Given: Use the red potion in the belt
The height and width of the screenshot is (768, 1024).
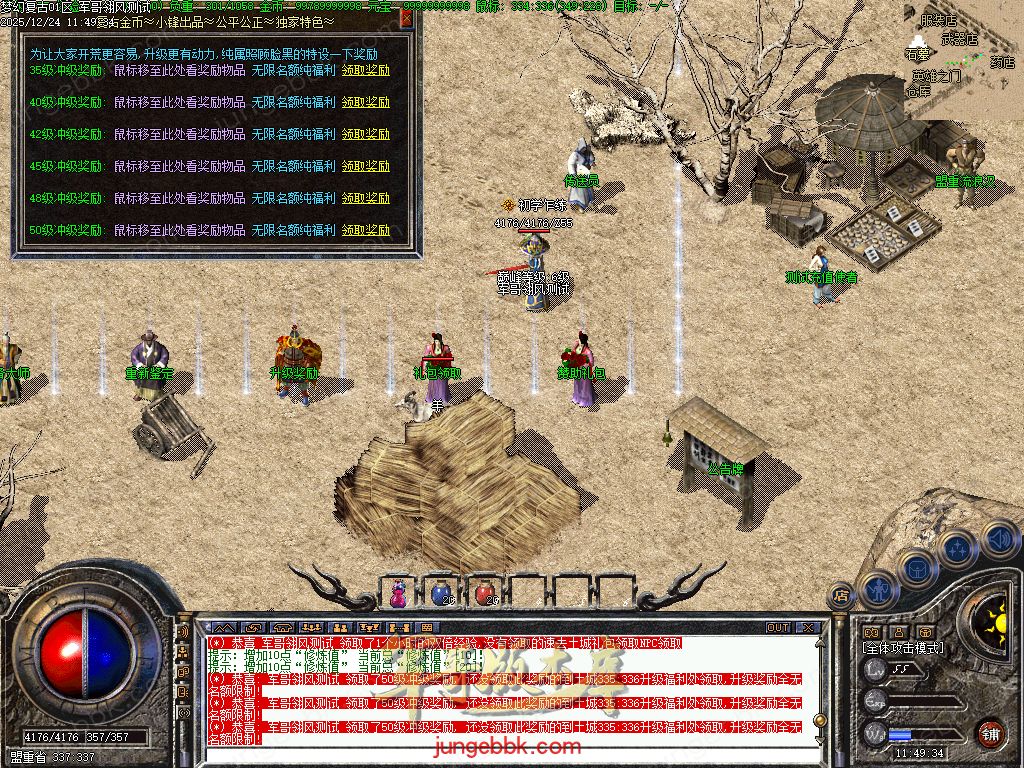Looking at the screenshot, I should [x=485, y=592].
